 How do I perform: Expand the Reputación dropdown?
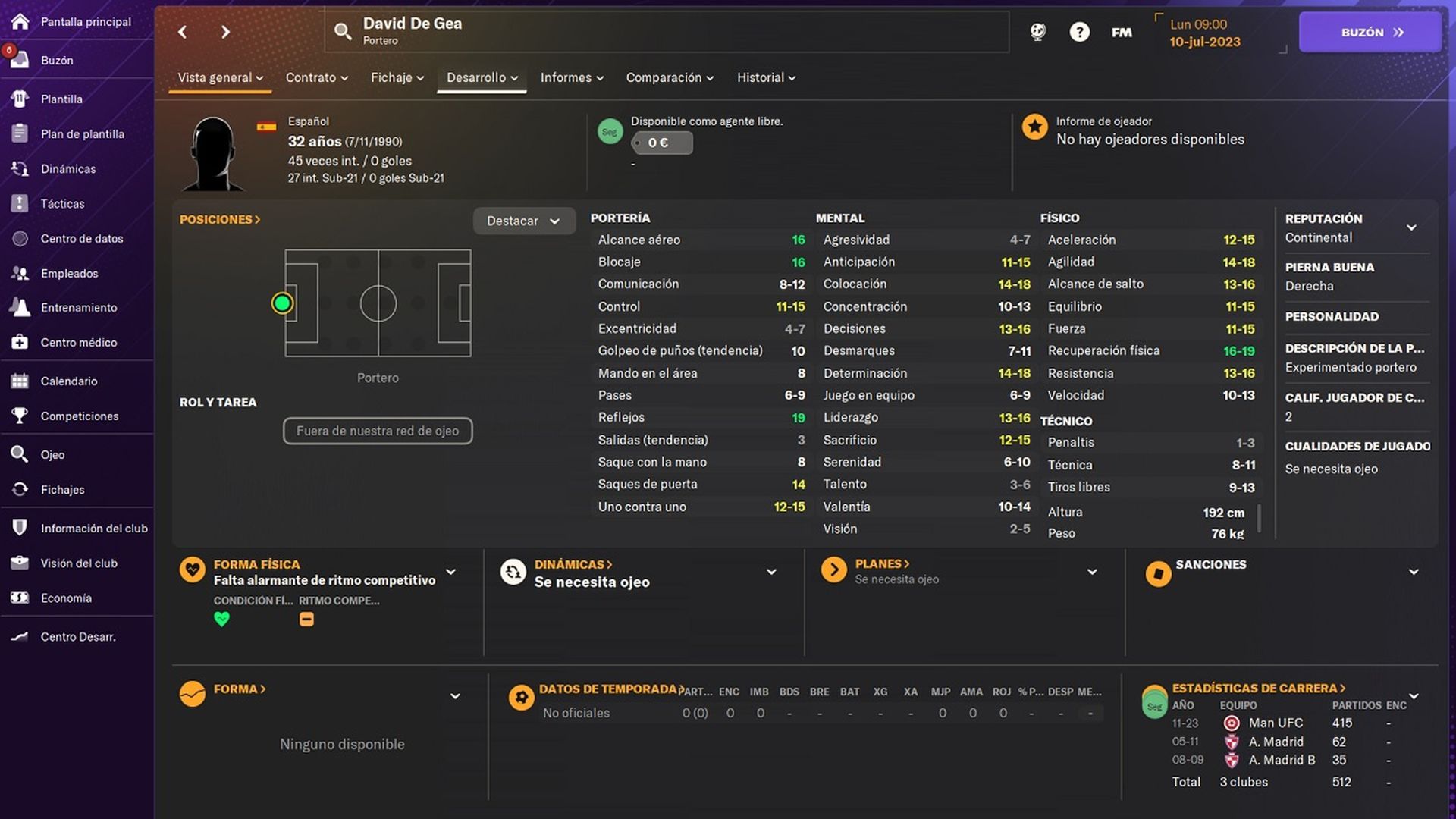tap(1412, 227)
